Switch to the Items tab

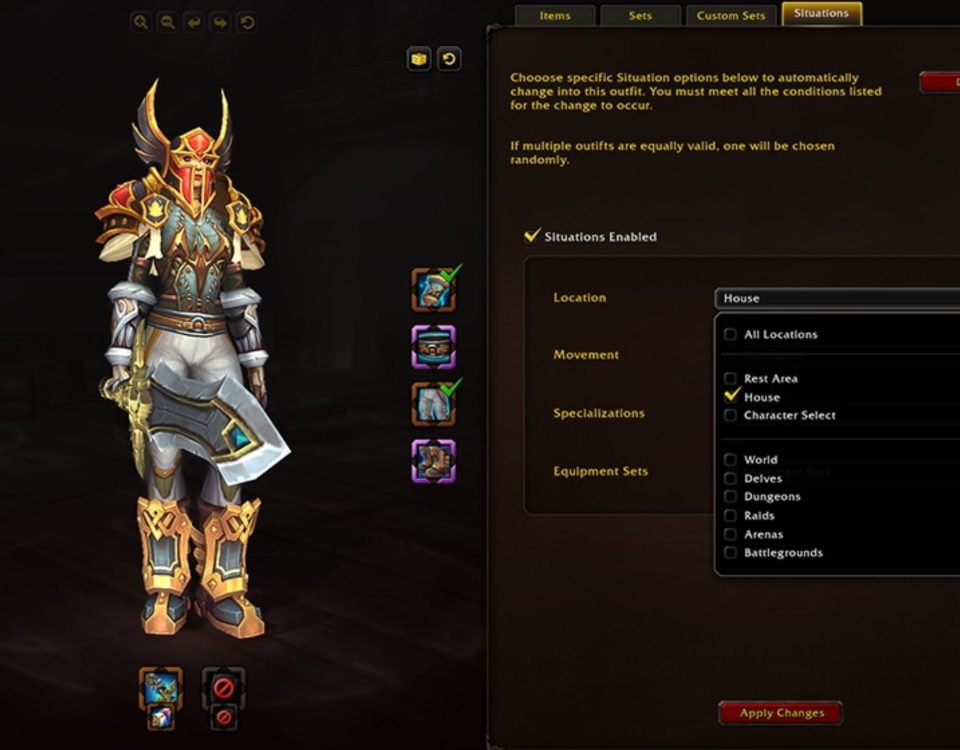(554, 15)
